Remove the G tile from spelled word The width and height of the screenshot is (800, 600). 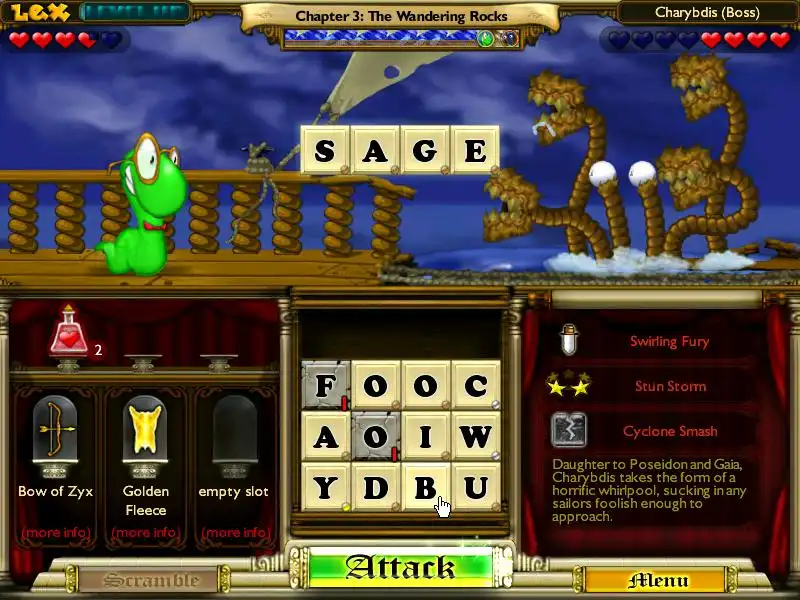tap(424, 150)
